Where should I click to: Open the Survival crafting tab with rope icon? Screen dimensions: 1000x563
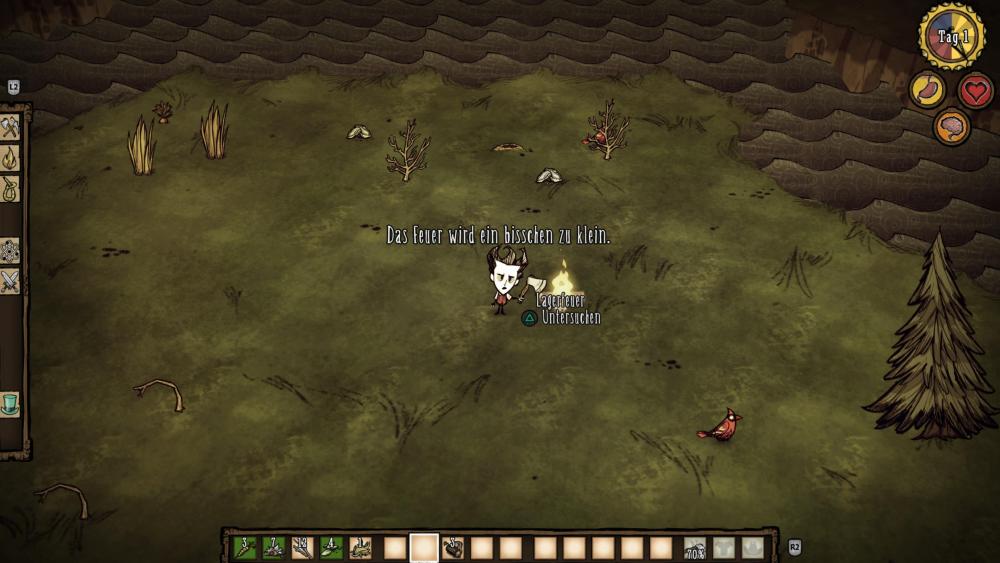(x=10, y=187)
